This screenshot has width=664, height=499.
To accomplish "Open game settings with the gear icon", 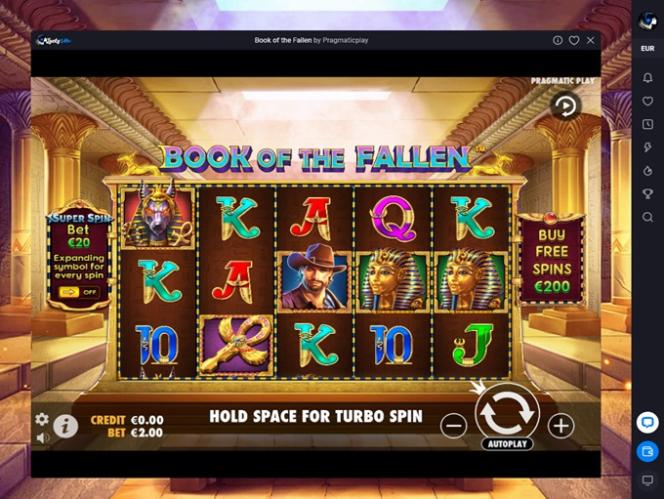I will [42, 419].
